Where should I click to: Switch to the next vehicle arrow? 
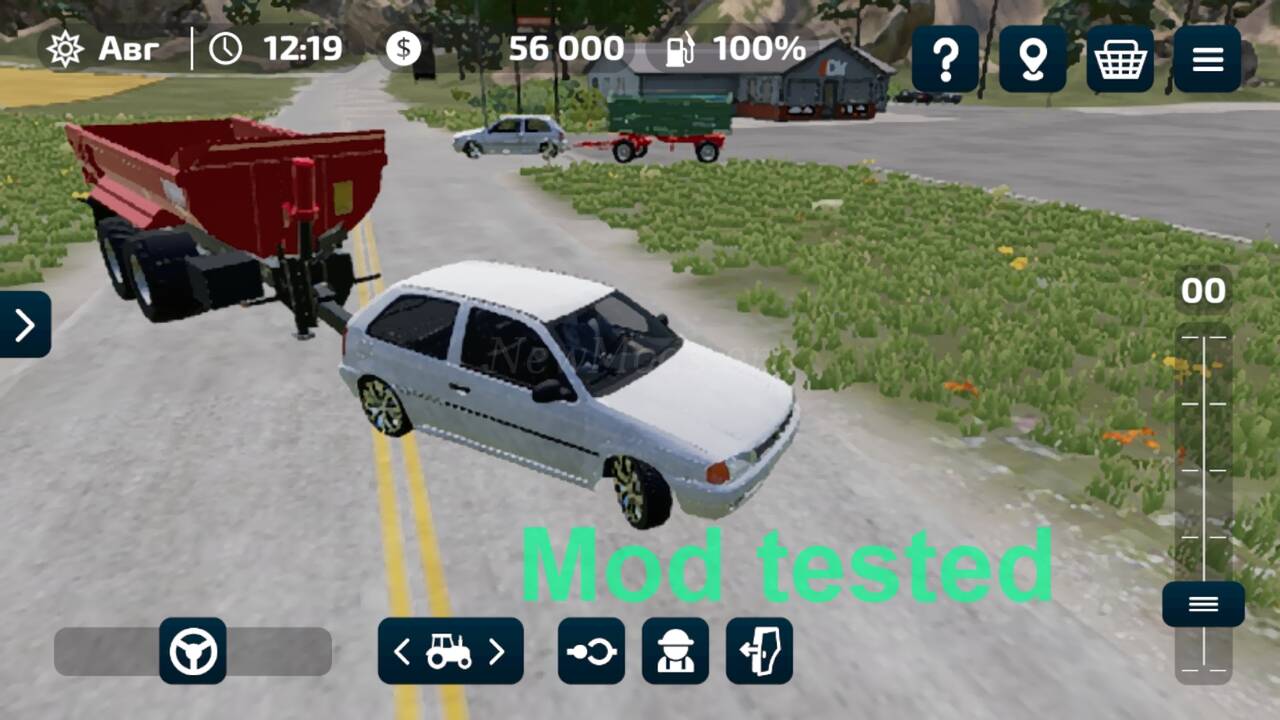point(496,652)
